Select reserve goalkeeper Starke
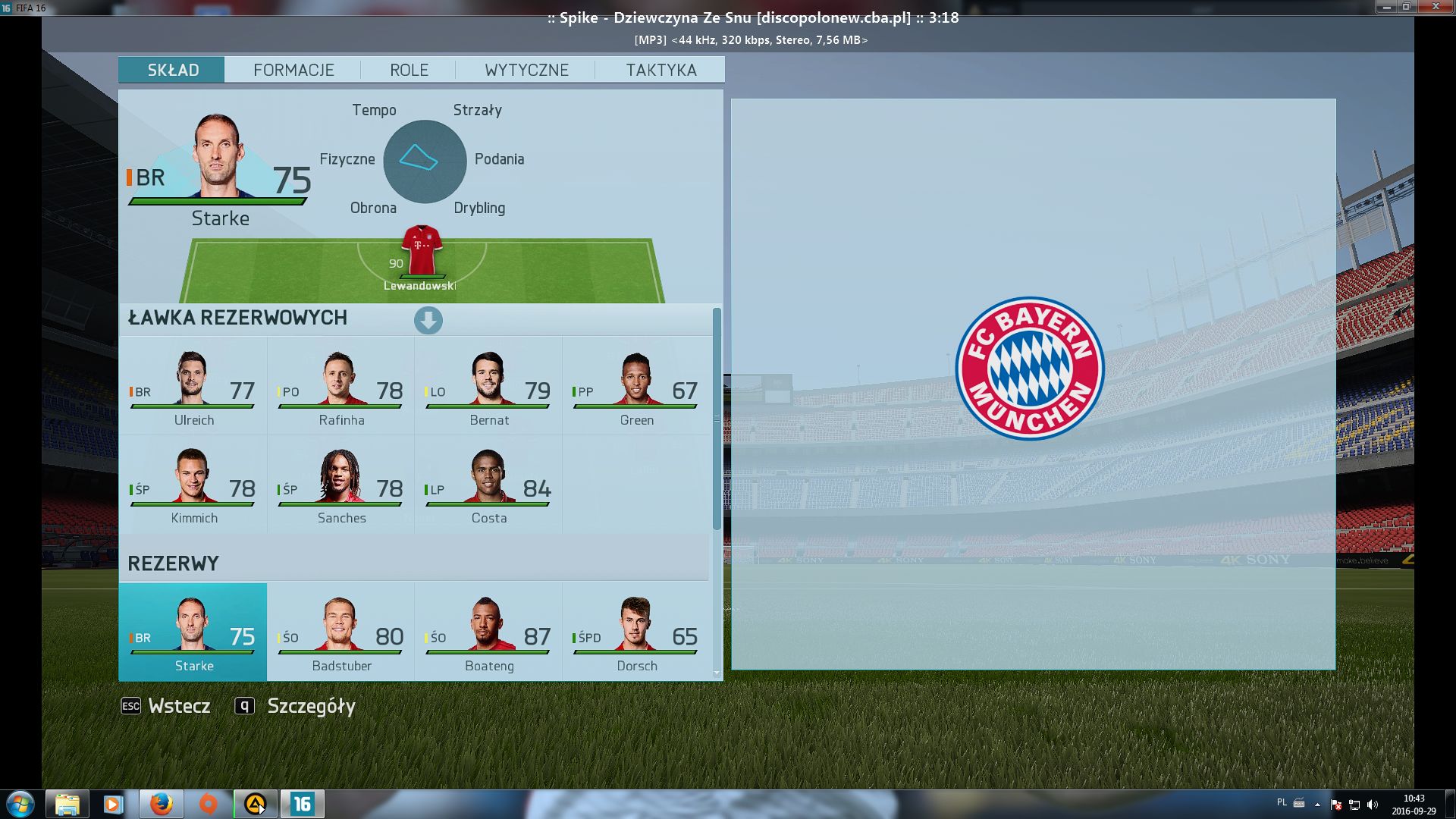The height and width of the screenshot is (819, 1456). click(x=193, y=632)
